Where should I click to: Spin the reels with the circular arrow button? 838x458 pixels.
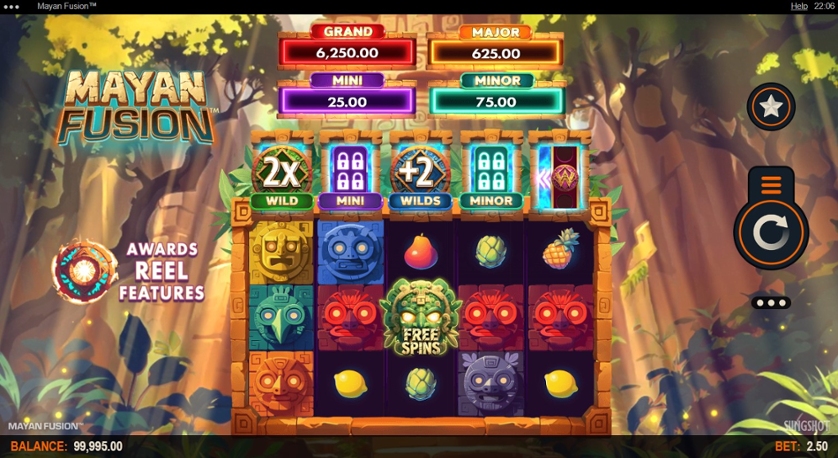click(x=771, y=235)
